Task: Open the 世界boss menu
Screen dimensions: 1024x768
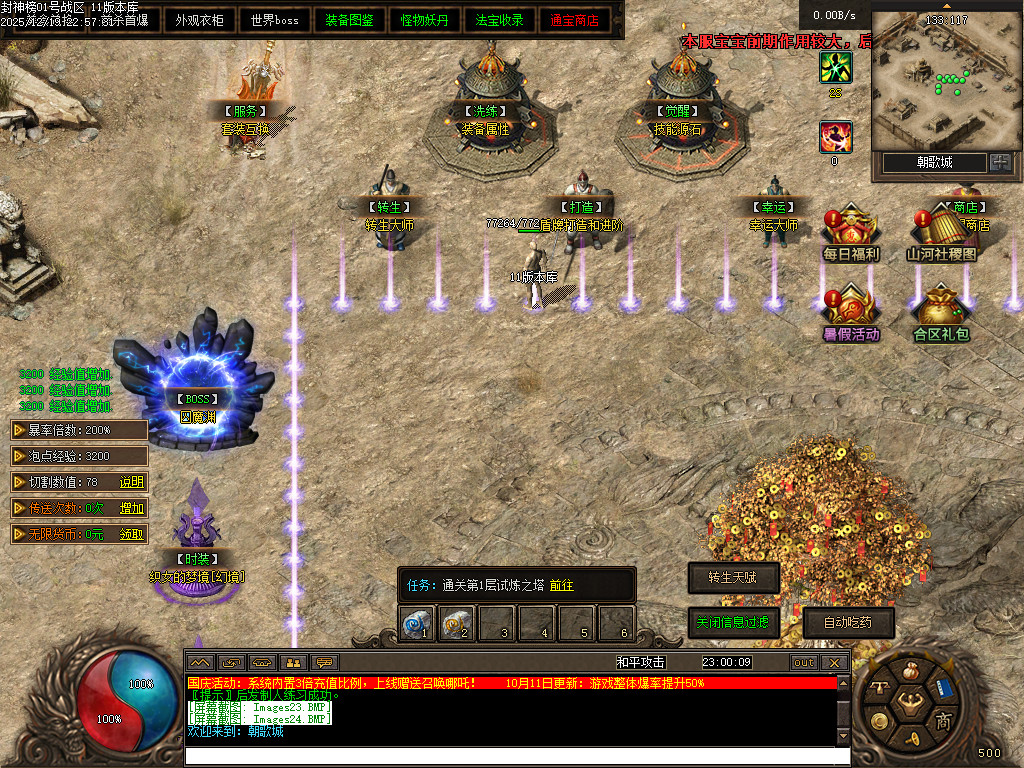Action: tap(275, 20)
